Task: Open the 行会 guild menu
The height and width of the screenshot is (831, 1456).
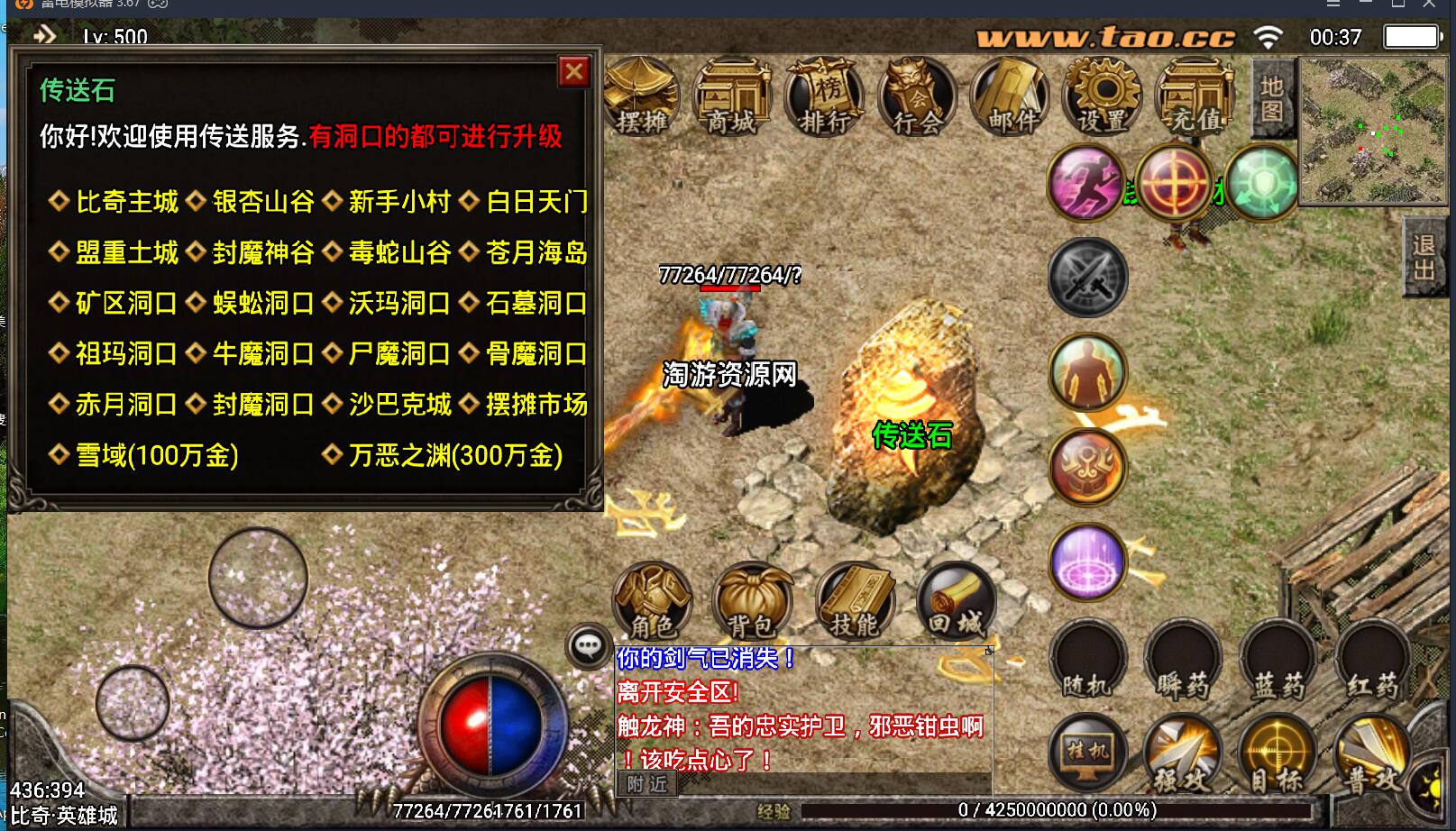Action: [918, 97]
